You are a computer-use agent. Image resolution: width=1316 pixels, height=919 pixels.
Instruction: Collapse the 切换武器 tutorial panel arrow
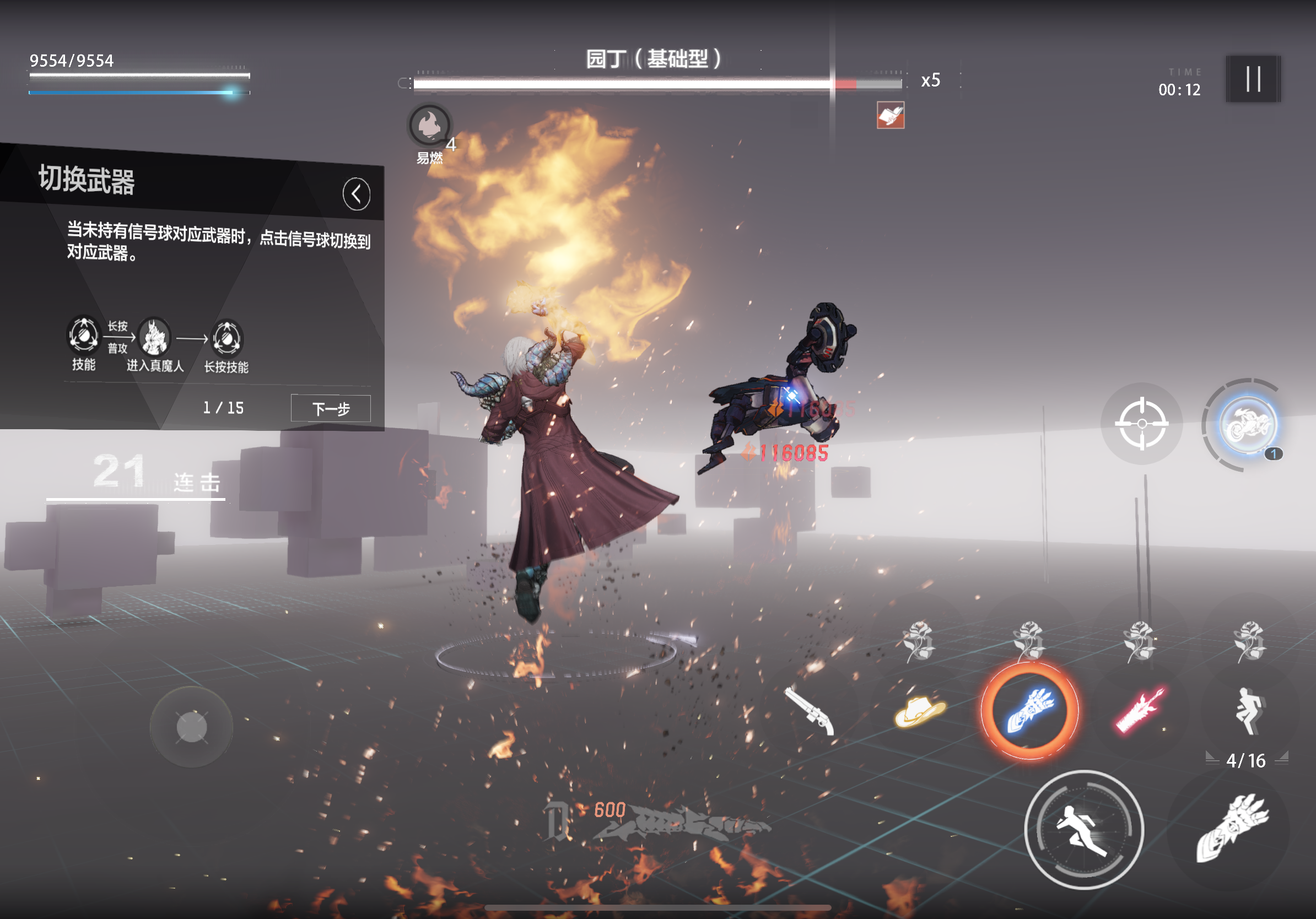coord(356,193)
